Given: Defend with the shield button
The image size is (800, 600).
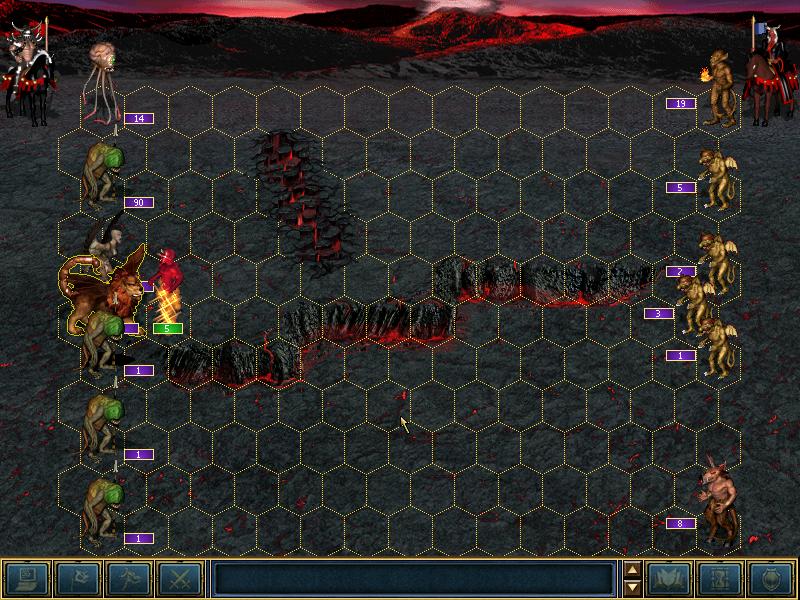Looking at the screenshot, I should coord(771,578).
